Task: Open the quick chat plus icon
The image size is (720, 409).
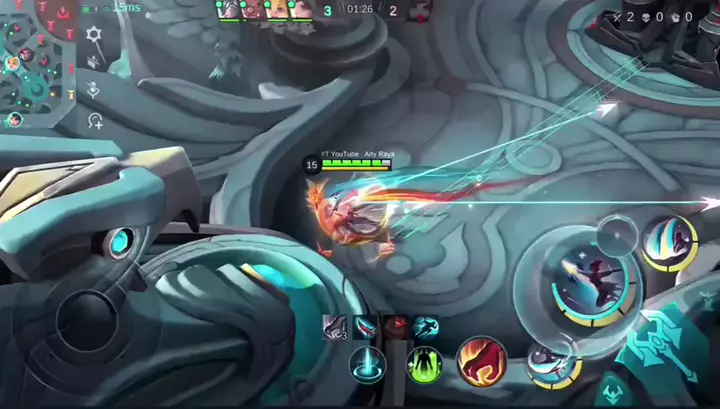Action: coord(95,121)
